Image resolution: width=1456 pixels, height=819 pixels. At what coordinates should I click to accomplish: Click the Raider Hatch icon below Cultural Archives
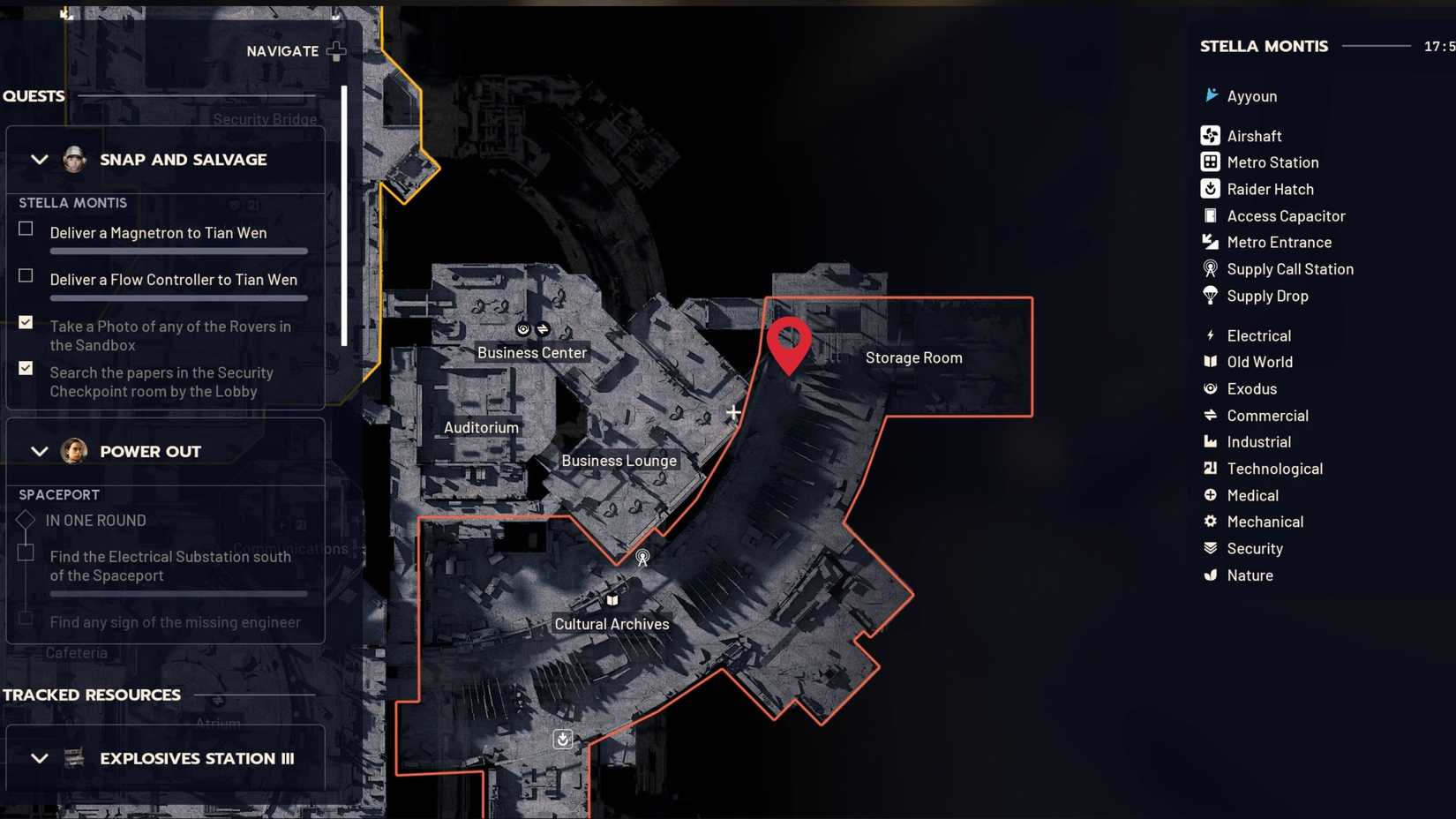[x=562, y=739]
